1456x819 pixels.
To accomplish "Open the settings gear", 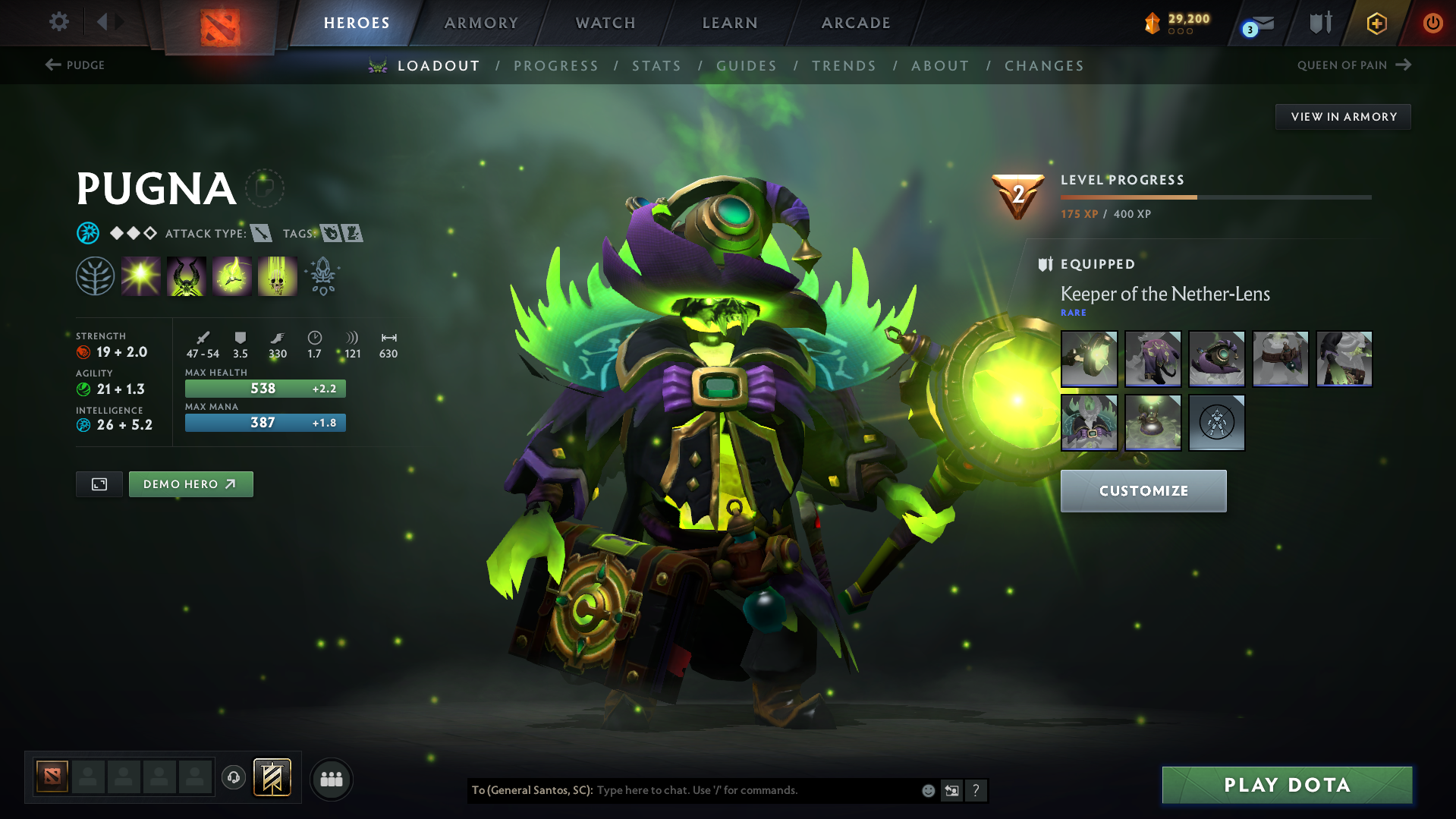I will [x=58, y=22].
